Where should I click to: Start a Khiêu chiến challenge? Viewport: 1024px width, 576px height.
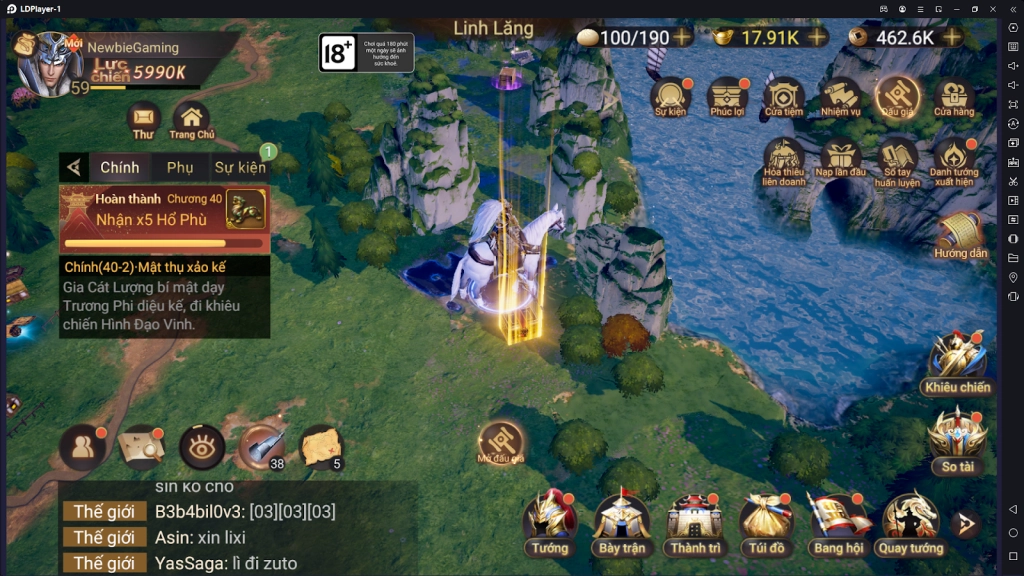point(957,362)
